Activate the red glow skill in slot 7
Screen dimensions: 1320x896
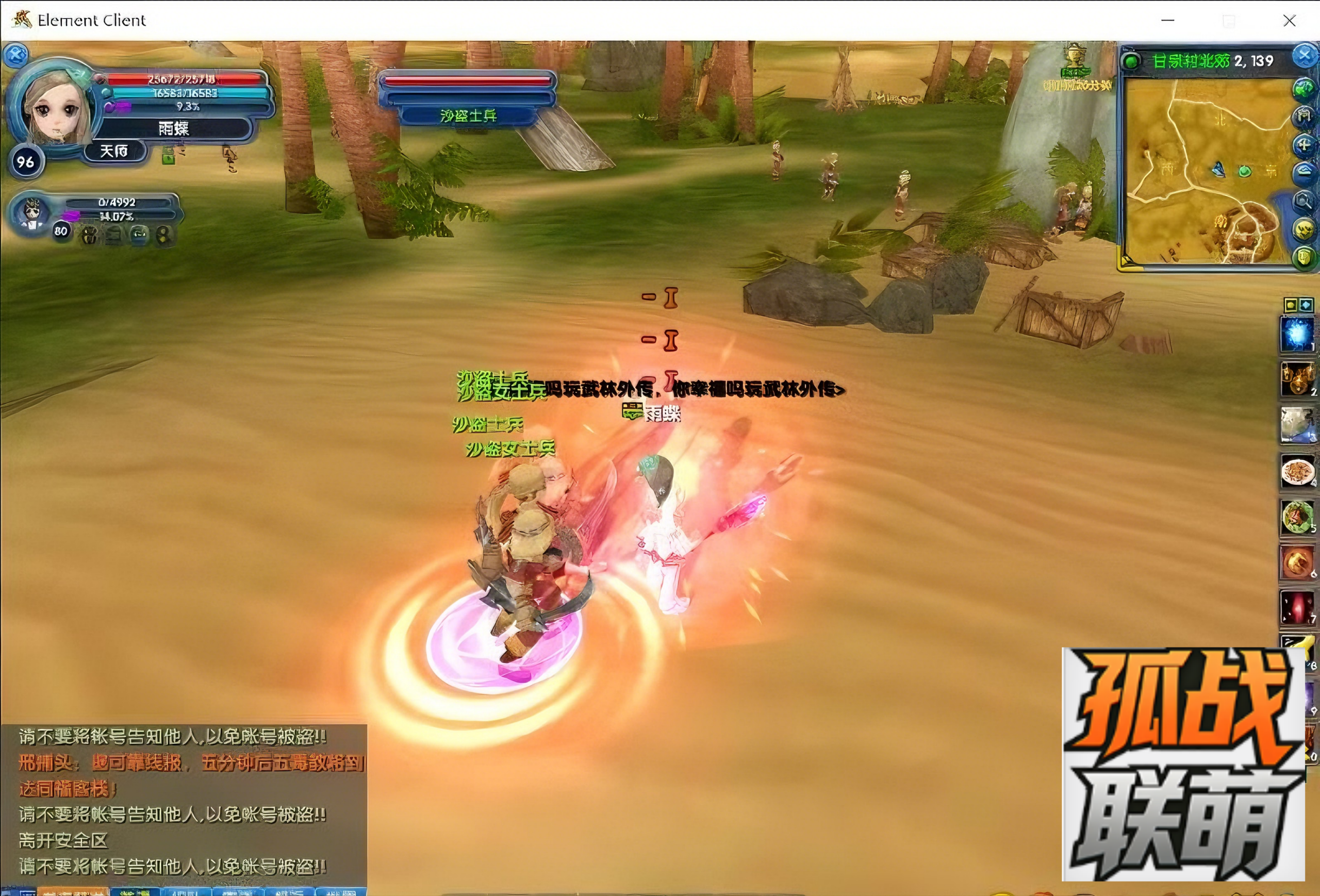click(x=1297, y=607)
